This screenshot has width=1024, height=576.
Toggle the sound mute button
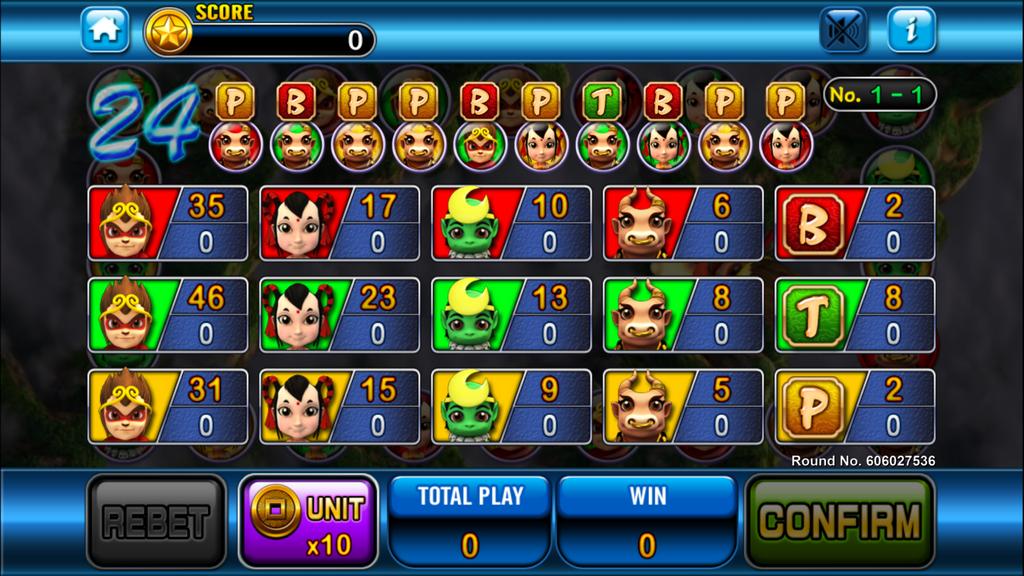(x=843, y=30)
